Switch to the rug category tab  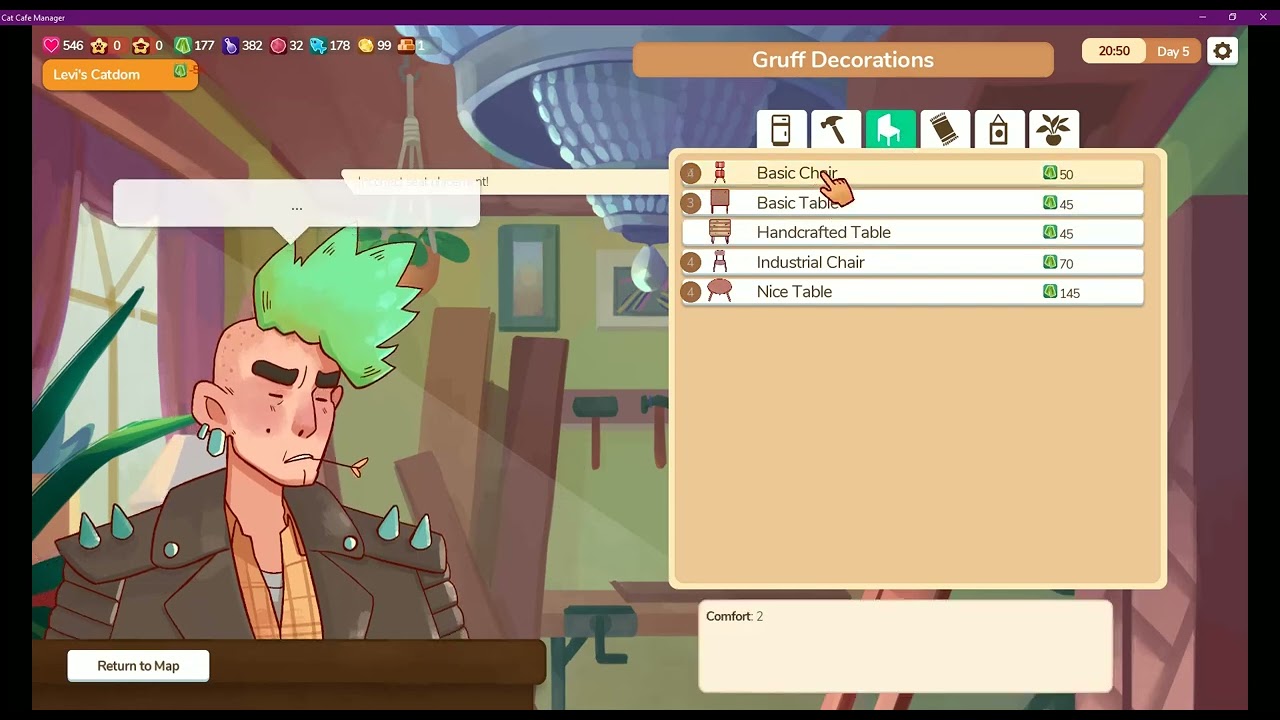945,130
